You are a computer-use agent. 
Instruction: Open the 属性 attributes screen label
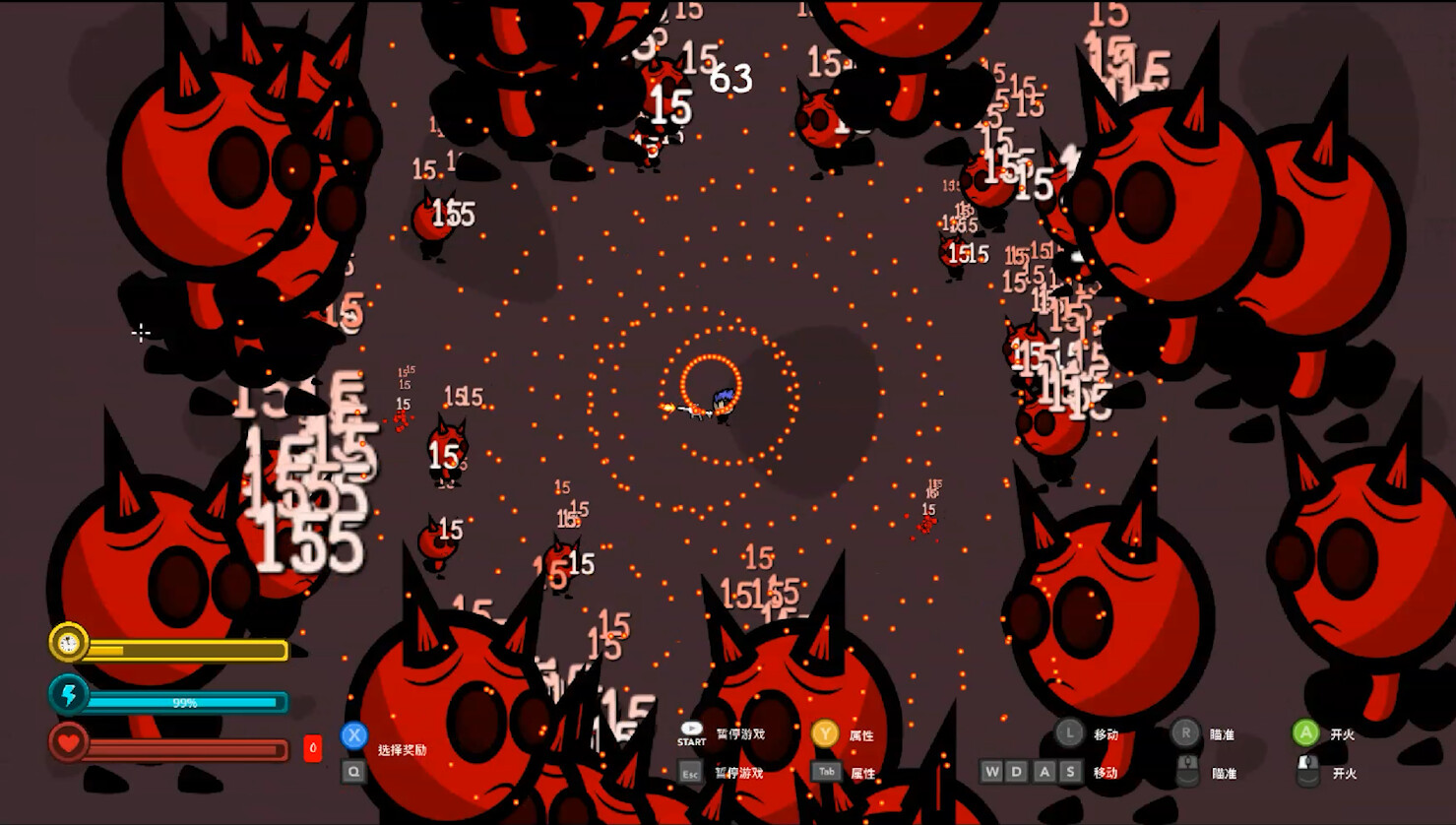[861, 733]
